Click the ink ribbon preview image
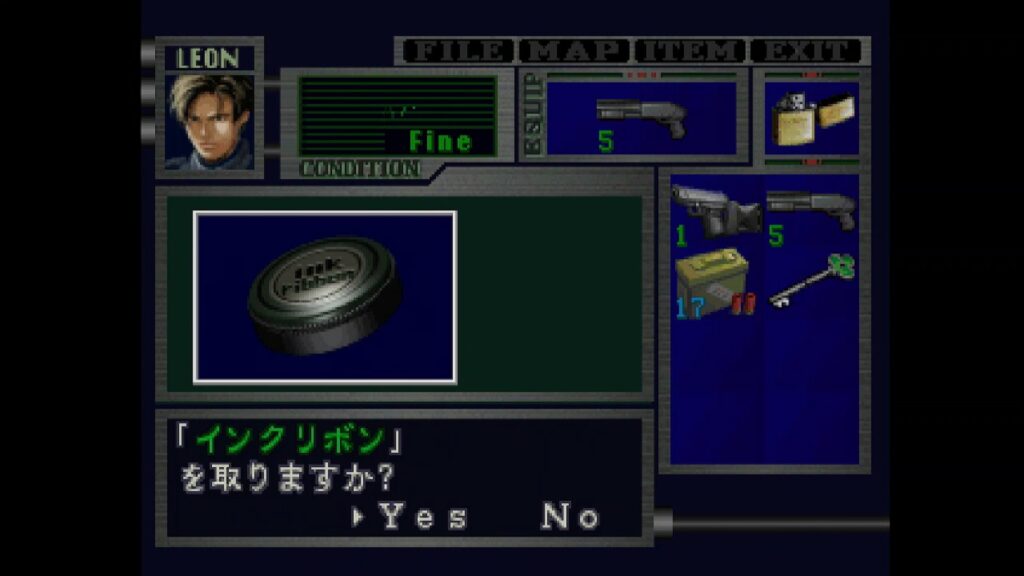 pos(325,297)
